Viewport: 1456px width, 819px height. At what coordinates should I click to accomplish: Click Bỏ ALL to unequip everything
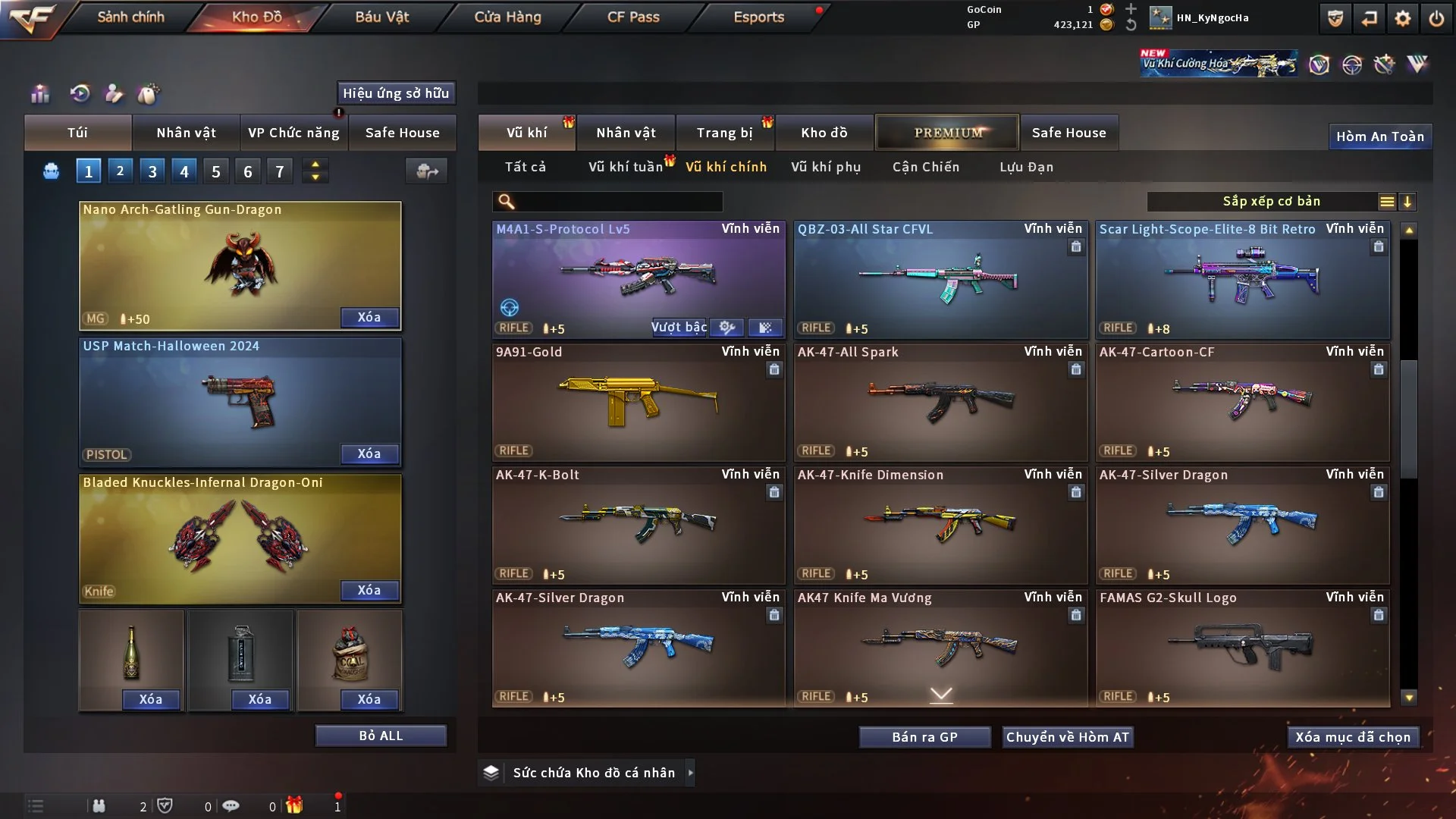(x=381, y=736)
